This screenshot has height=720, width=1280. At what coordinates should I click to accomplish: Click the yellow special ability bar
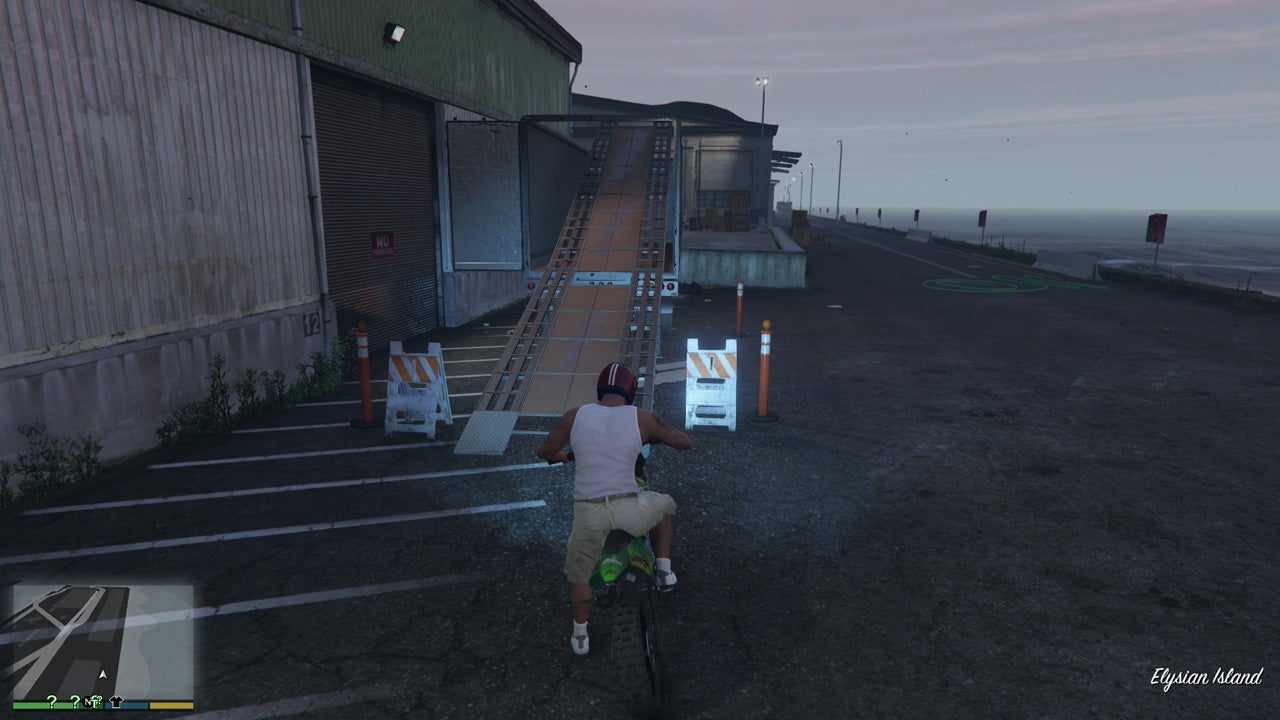[x=170, y=706]
